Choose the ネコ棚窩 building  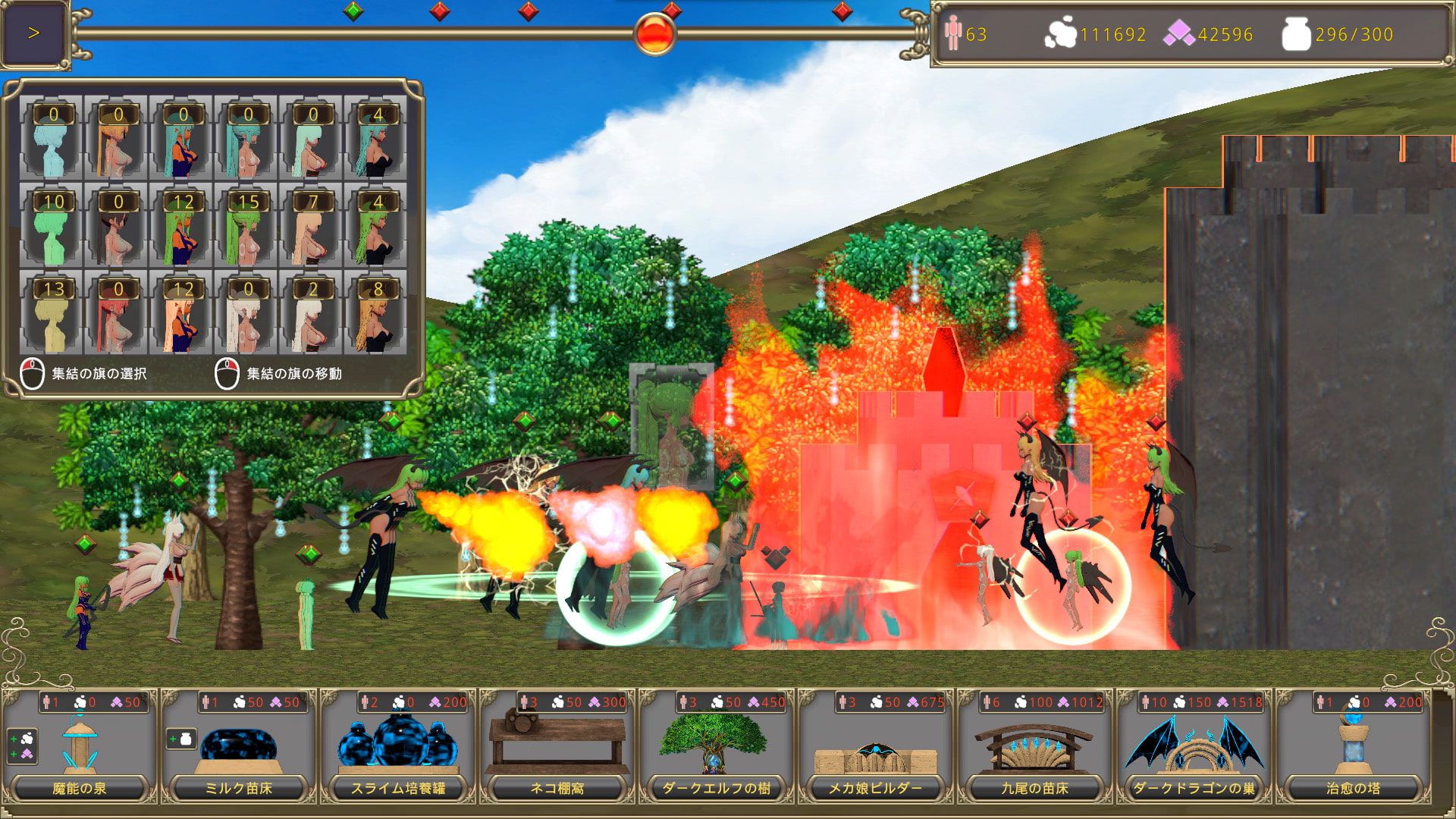[x=557, y=747]
